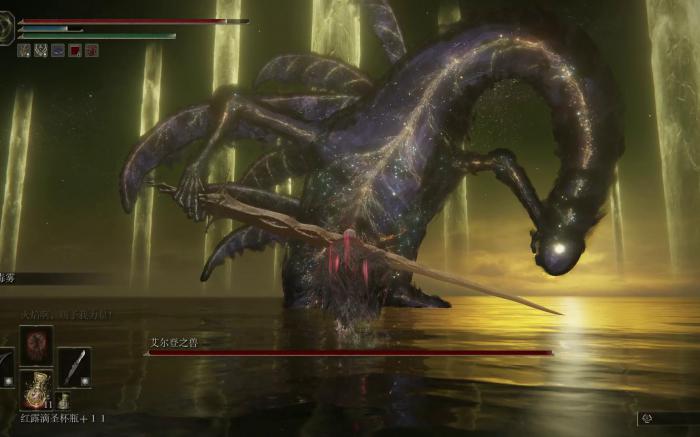The width and height of the screenshot is (700, 437).
Task: Click the left-hand armament slot
Action: pyautogui.click(x=4, y=366)
